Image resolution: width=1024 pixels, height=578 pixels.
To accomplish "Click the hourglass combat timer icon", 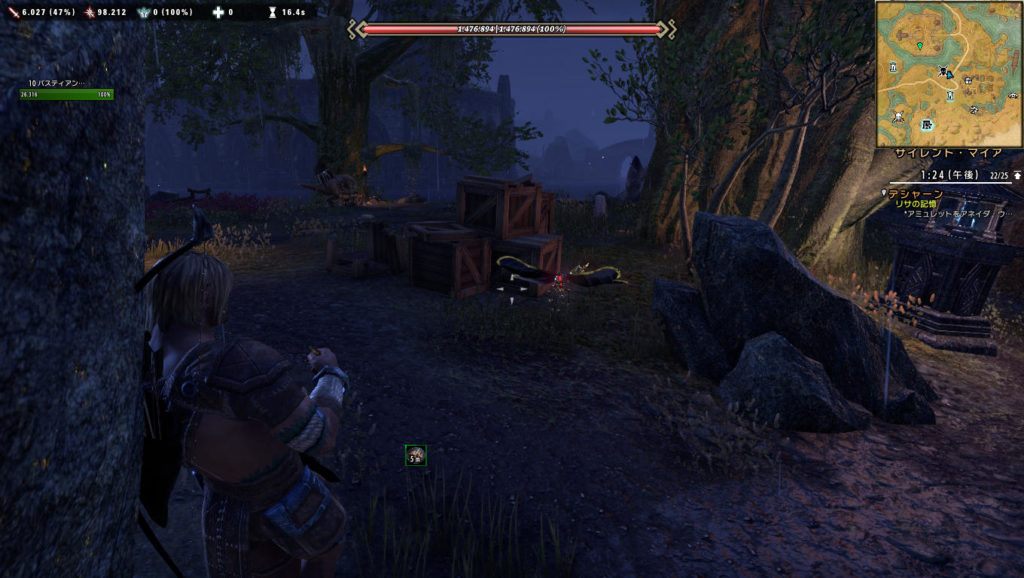I will tap(270, 12).
